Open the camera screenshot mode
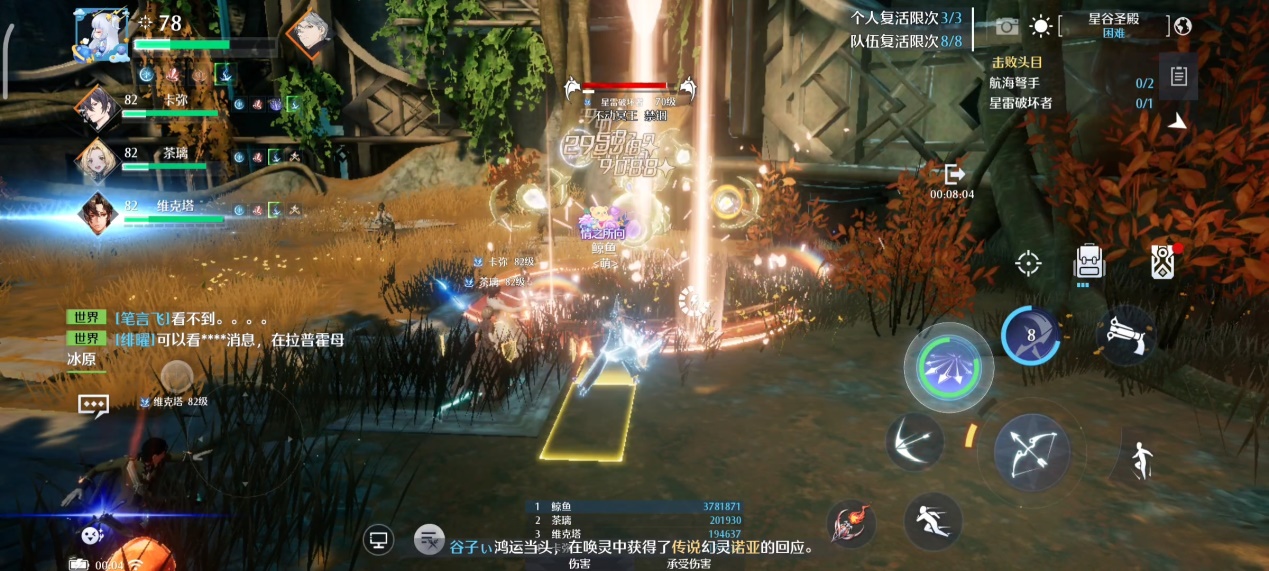This screenshot has width=1269, height=571. pos(1007,26)
